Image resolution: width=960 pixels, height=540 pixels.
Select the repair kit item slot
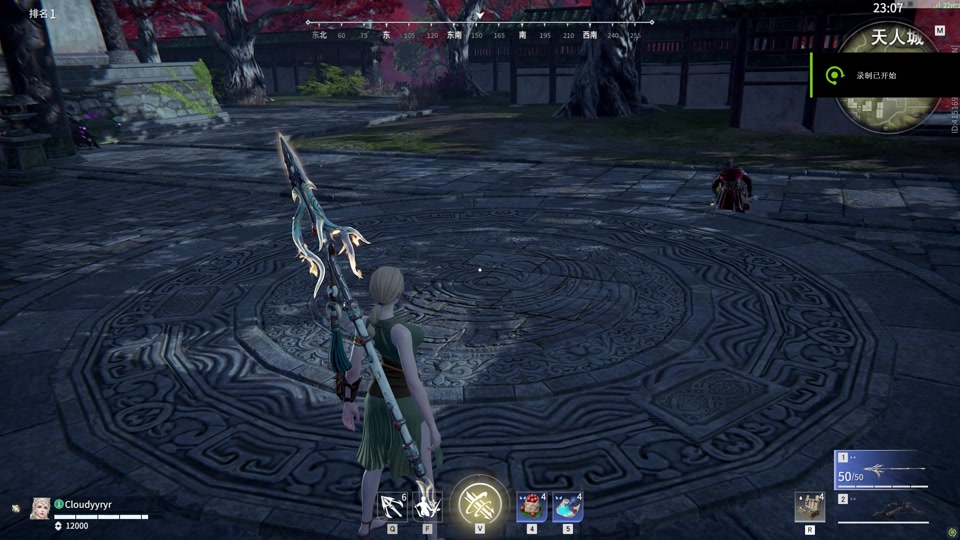pyautogui.click(x=809, y=507)
